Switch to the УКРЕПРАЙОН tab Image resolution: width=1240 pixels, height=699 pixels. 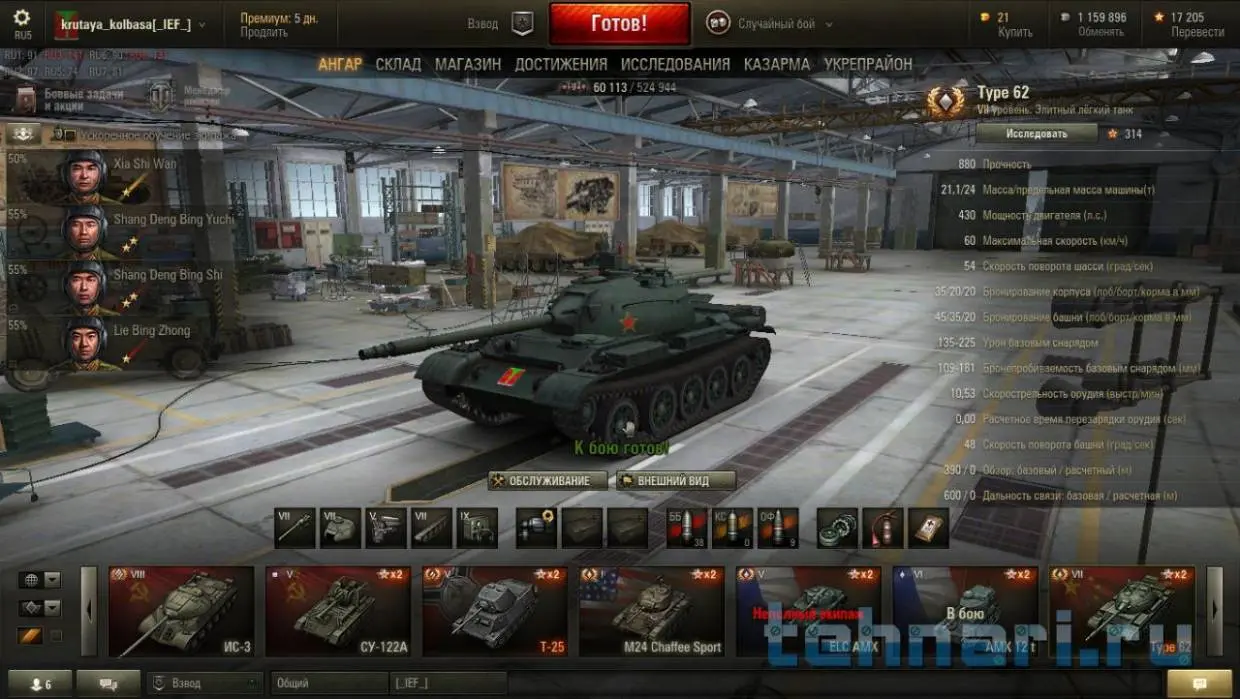click(x=868, y=64)
